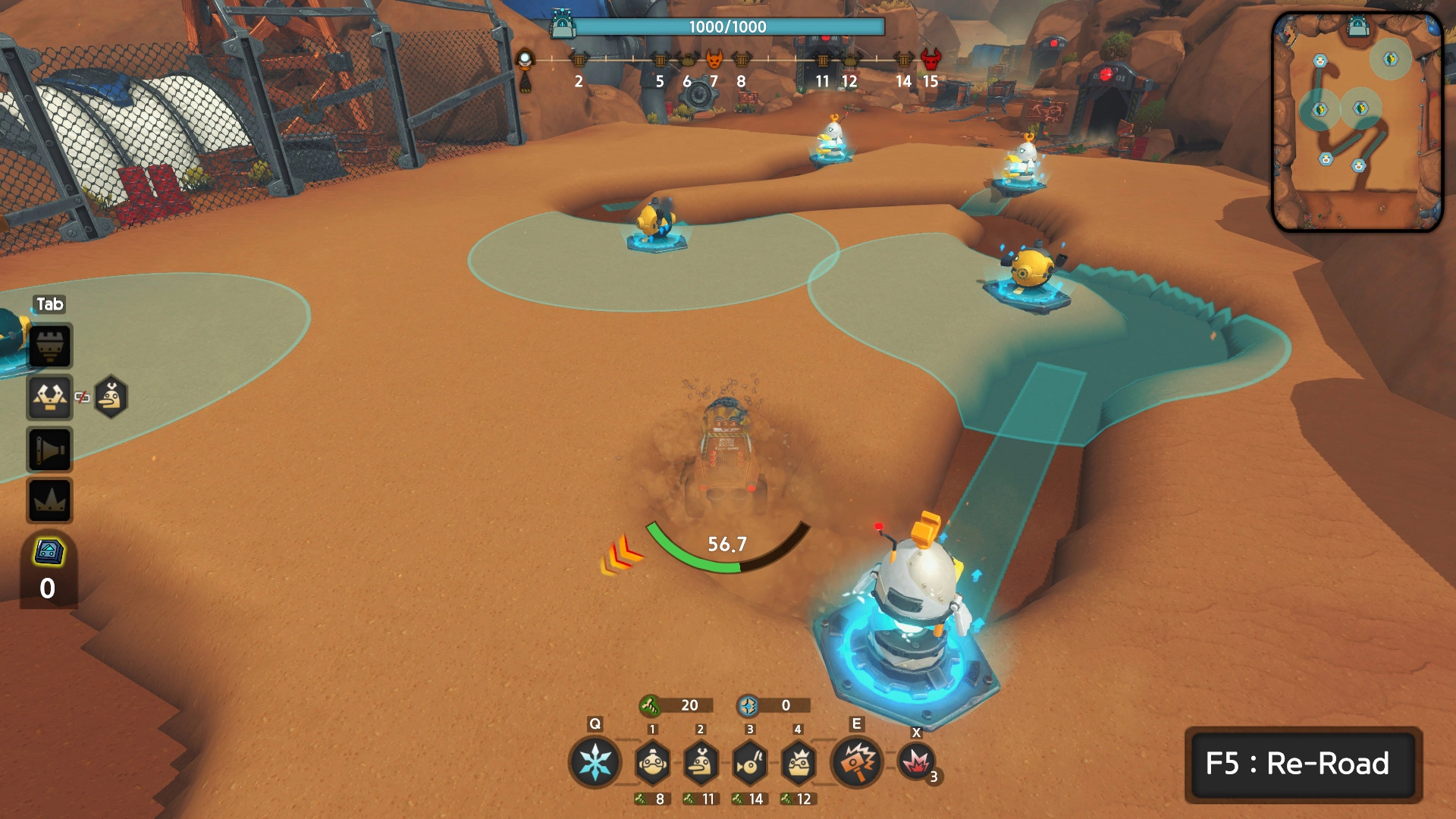Select the horn speaker side-panel icon
This screenshot has width=1456, height=819.
click(x=50, y=450)
